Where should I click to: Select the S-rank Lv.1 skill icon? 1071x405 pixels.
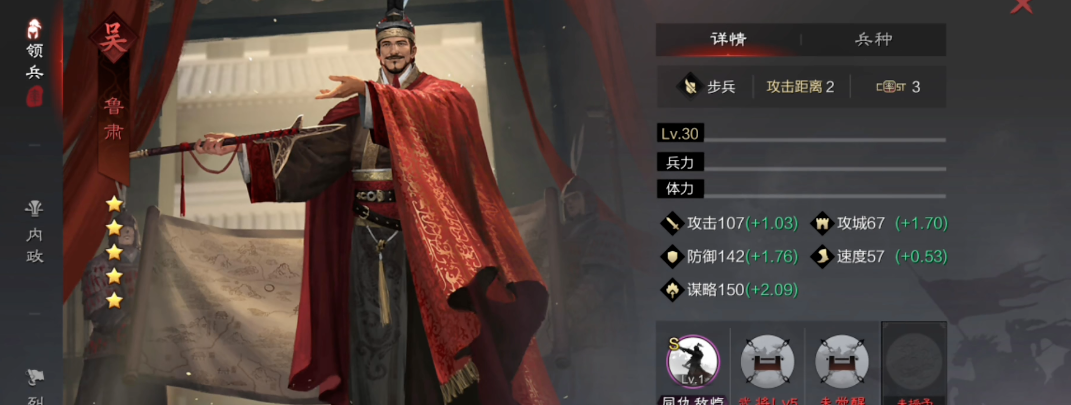point(692,361)
